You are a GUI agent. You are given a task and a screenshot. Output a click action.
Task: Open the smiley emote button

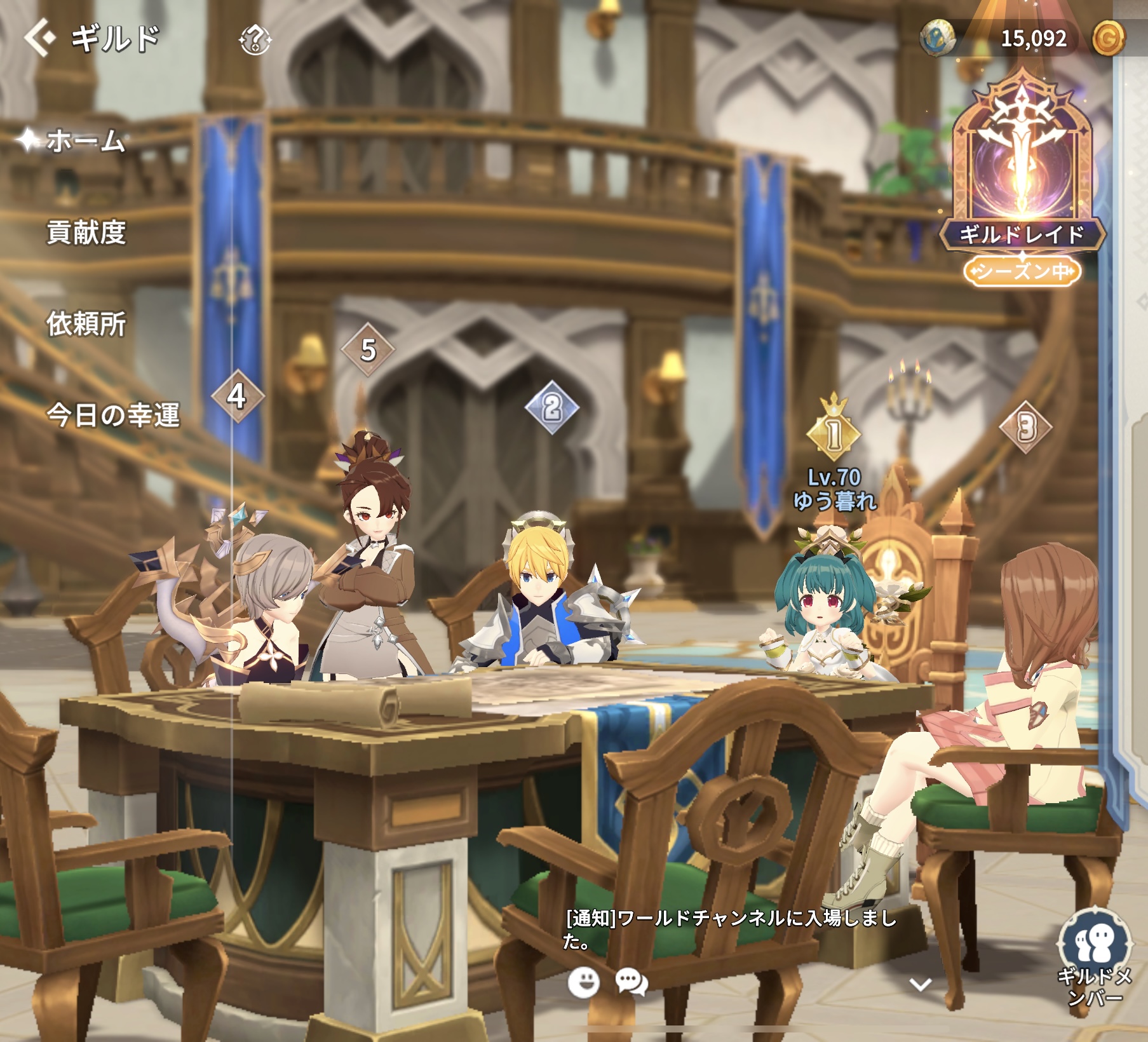coord(583,982)
